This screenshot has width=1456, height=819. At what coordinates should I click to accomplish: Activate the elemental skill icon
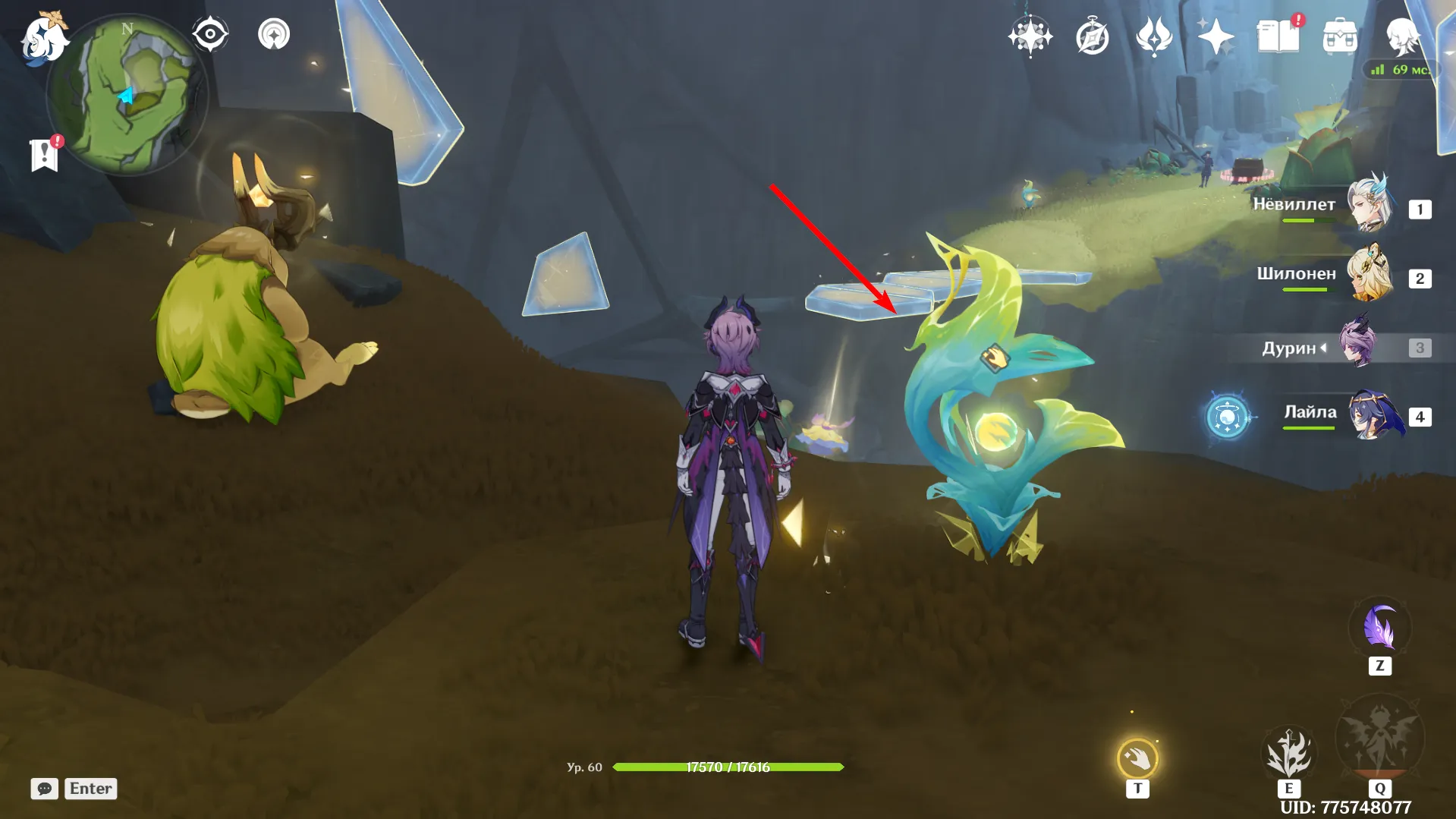click(1288, 753)
